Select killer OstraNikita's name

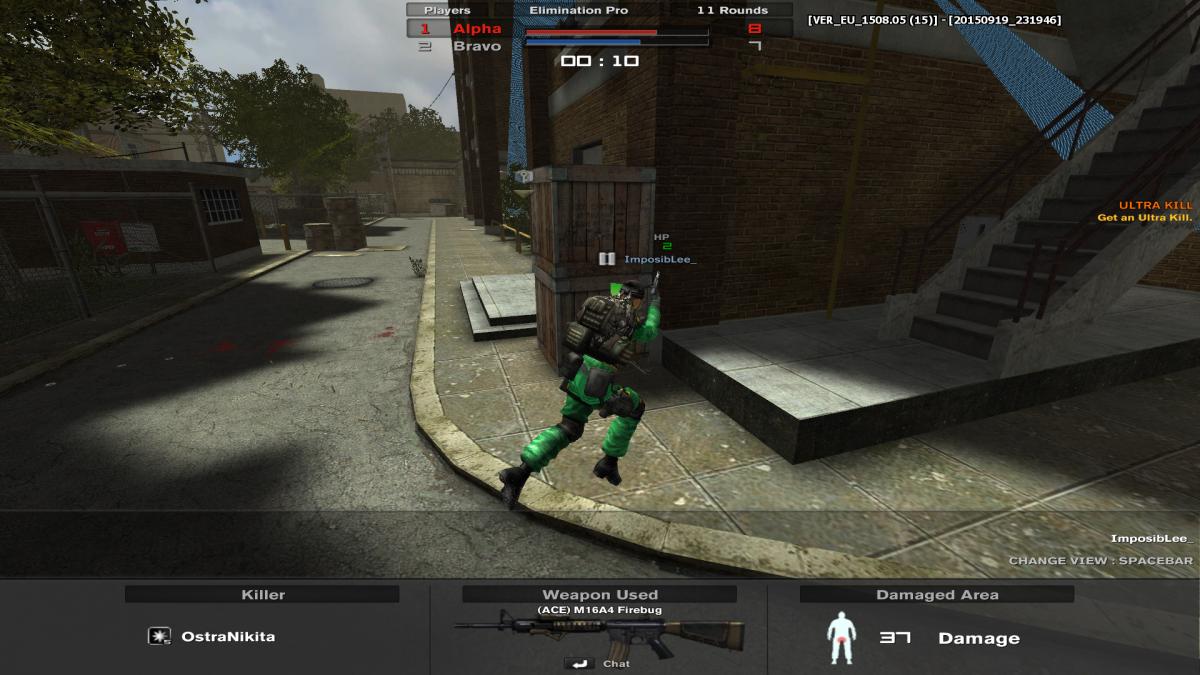click(x=228, y=636)
